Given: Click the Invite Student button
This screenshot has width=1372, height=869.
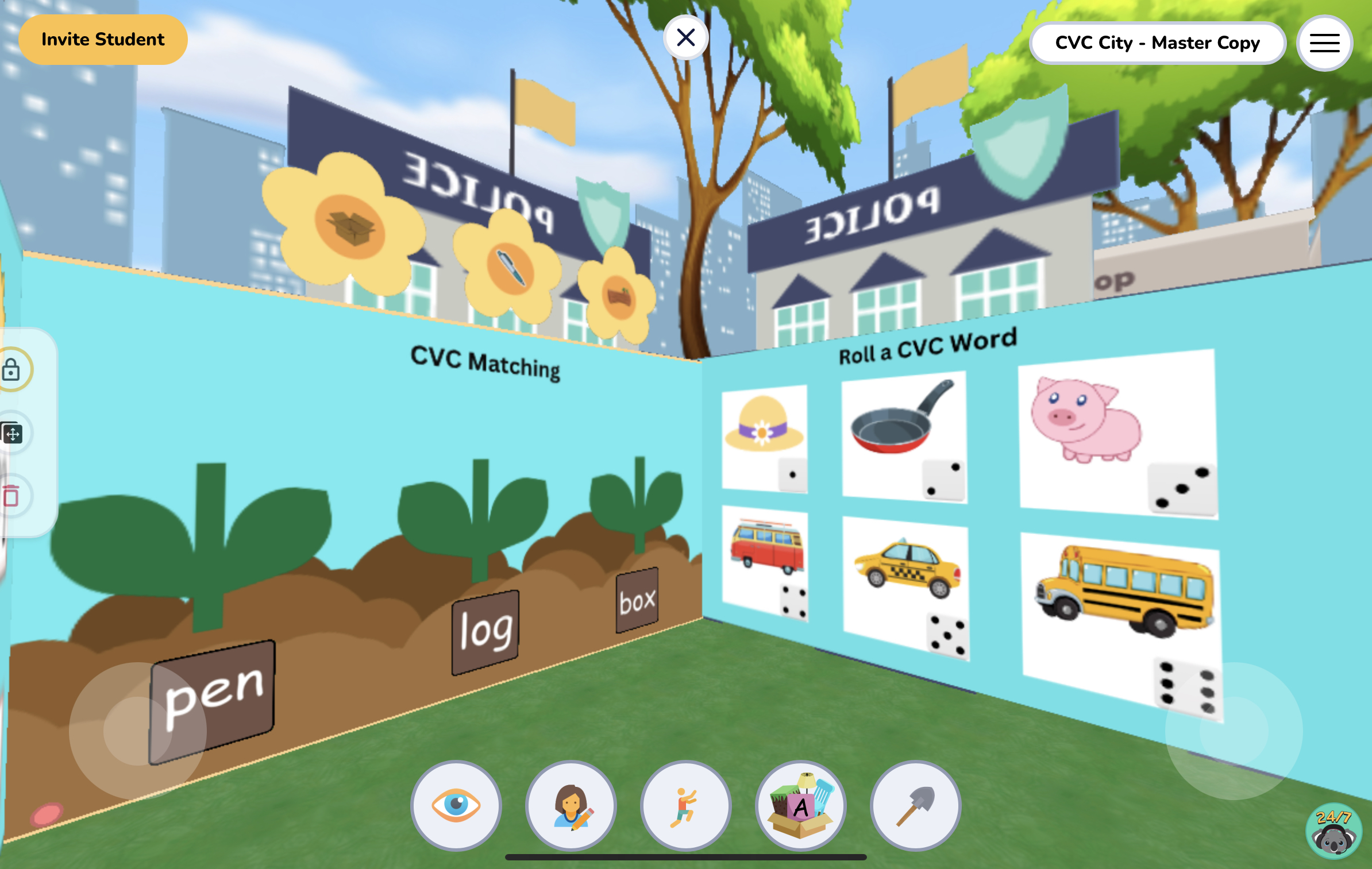Looking at the screenshot, I should (x=103, y=39).
